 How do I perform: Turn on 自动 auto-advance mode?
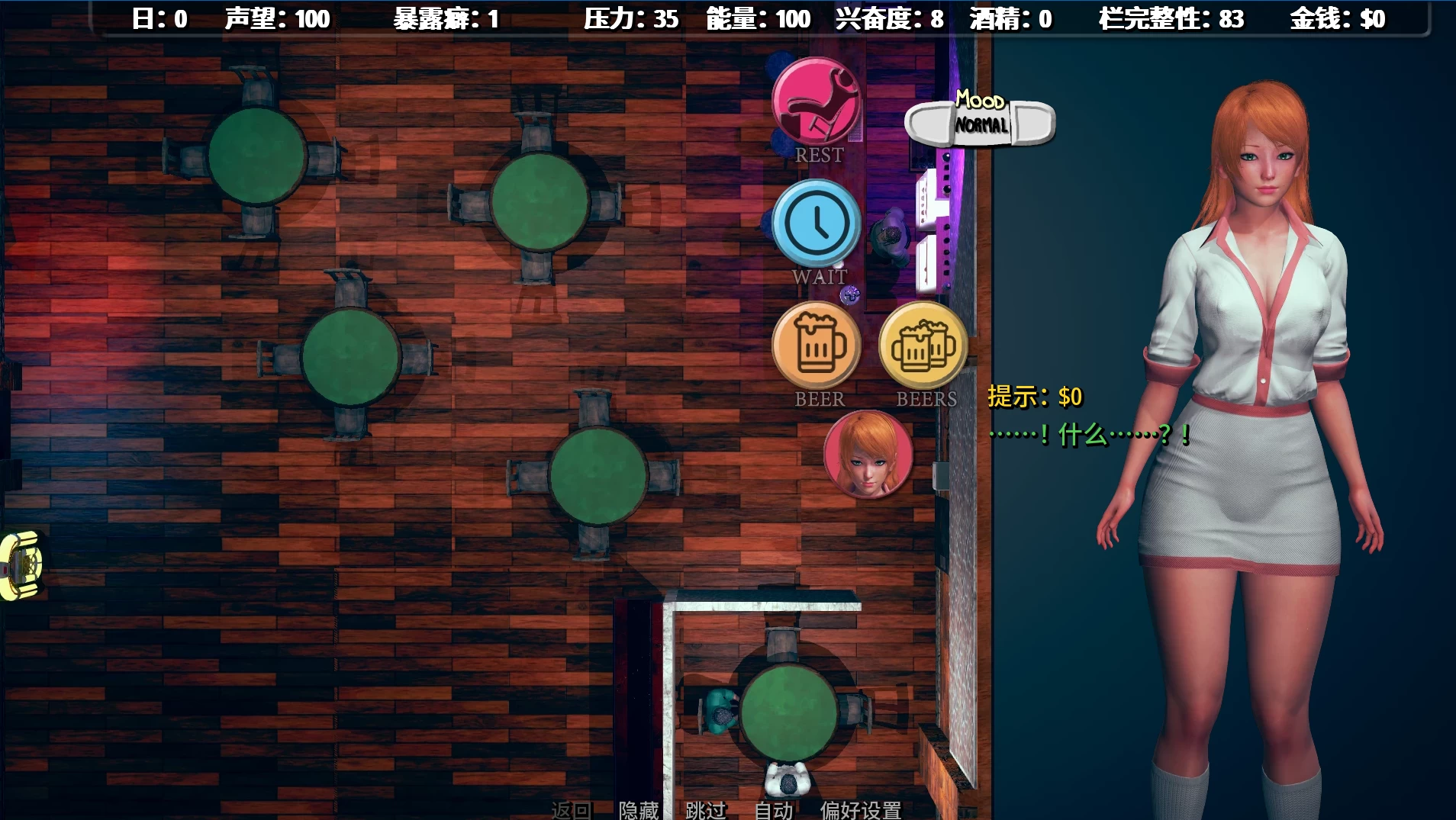point(772,811)
